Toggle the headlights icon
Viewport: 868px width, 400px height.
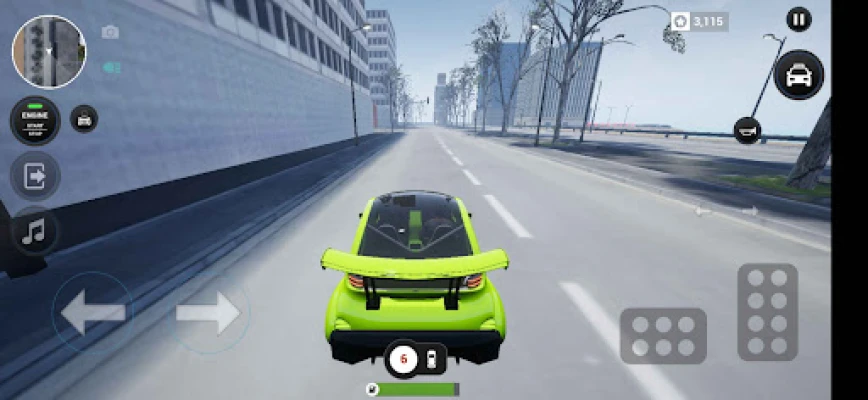pyautogui.click(x=110, y=67)
